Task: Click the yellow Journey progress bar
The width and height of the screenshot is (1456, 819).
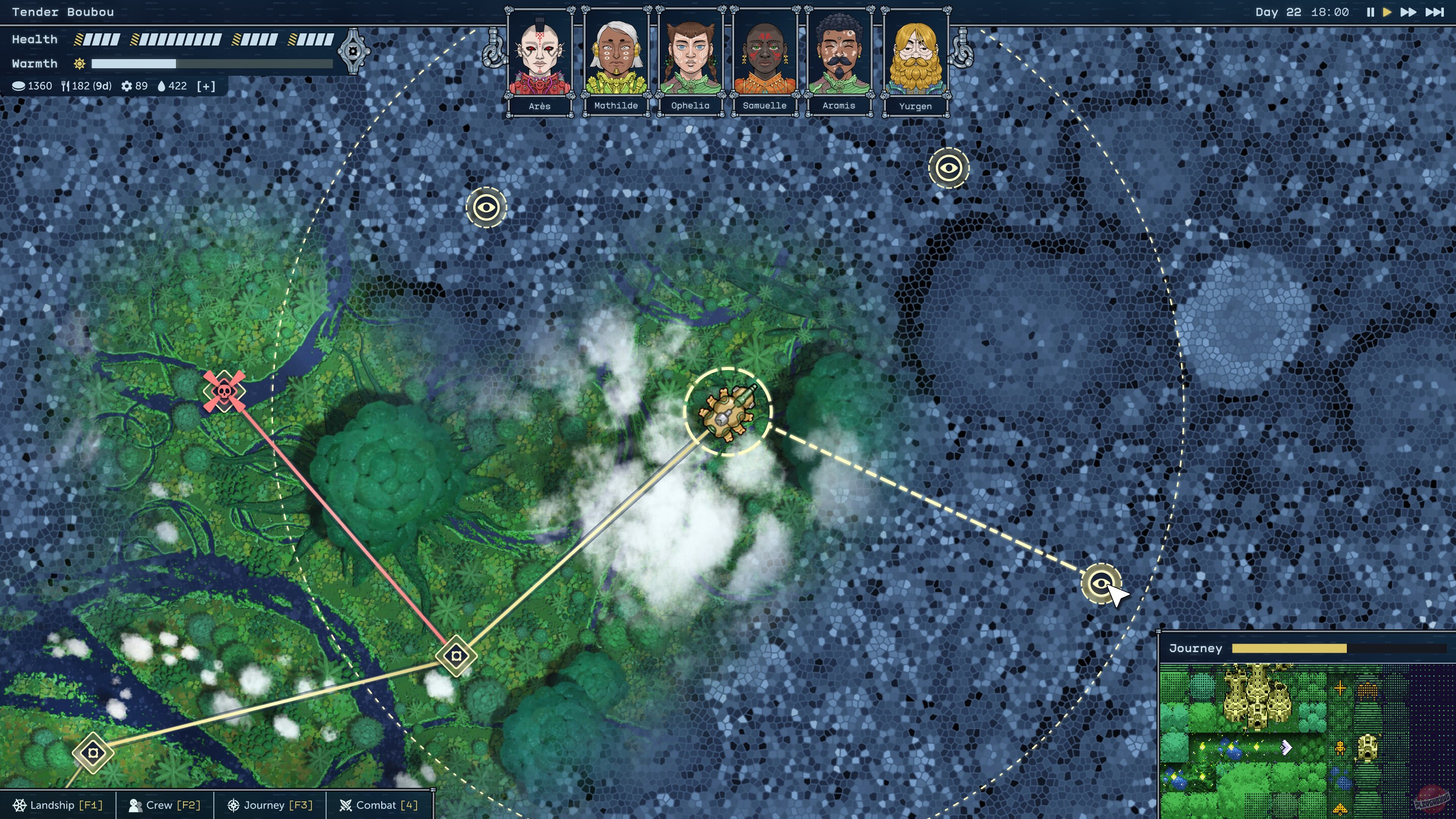Action: point(1289,648)
